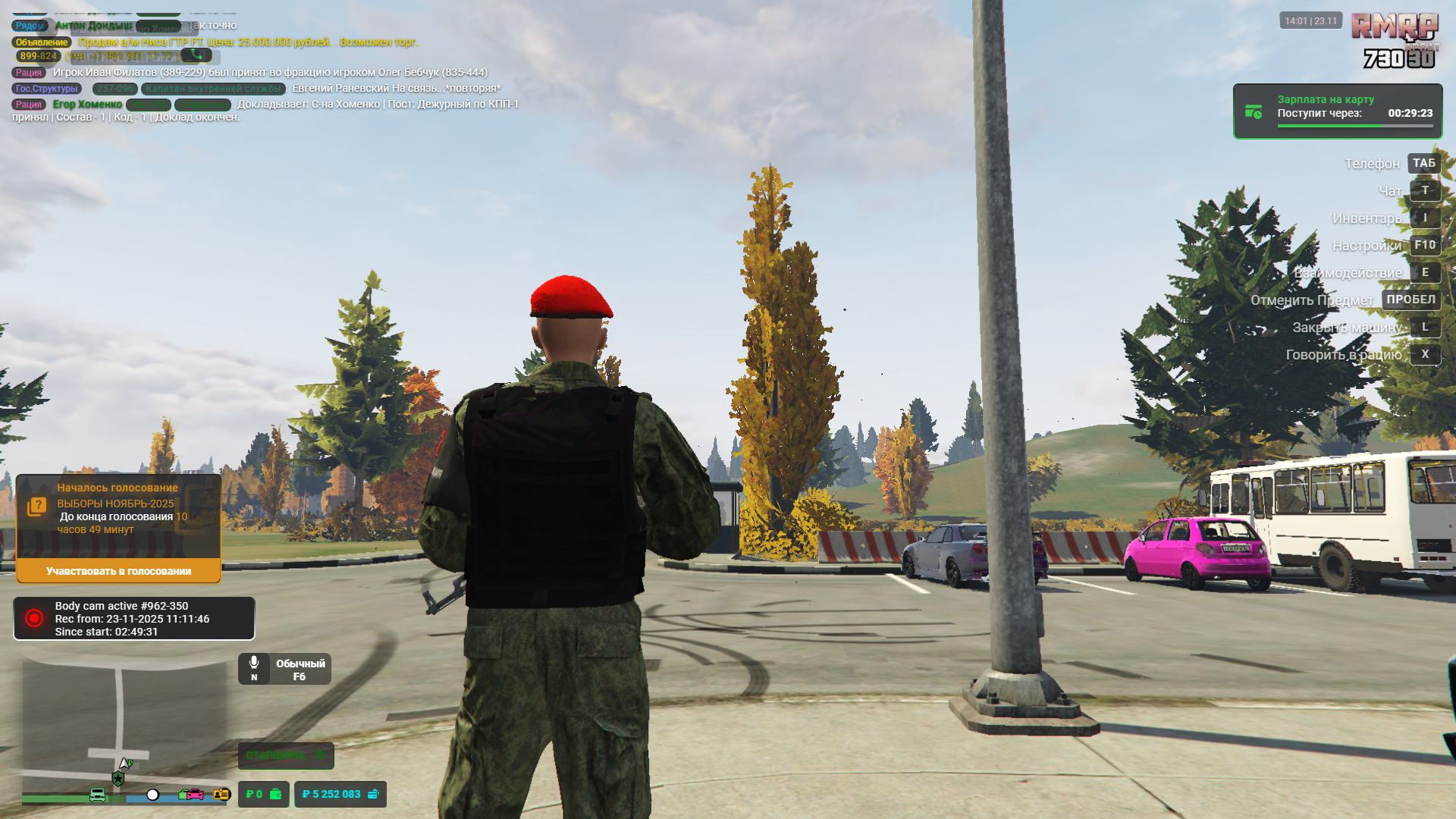Viewport: 1456px width, 819px height.
Task: Select the ID card icon on minimap bar
Action: pyautogui.click(x=222, y=795)
